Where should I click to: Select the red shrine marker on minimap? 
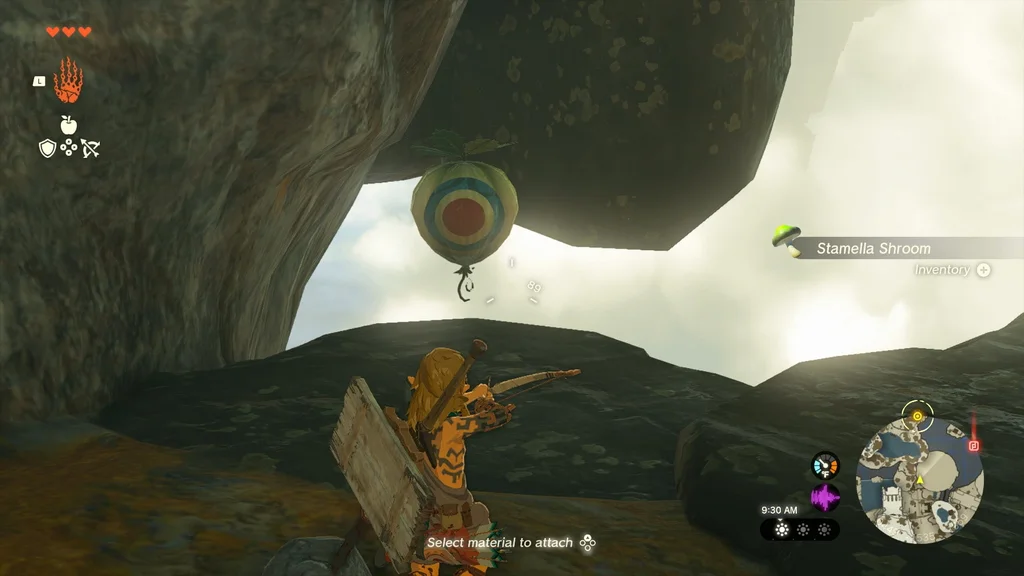point(973,445)
